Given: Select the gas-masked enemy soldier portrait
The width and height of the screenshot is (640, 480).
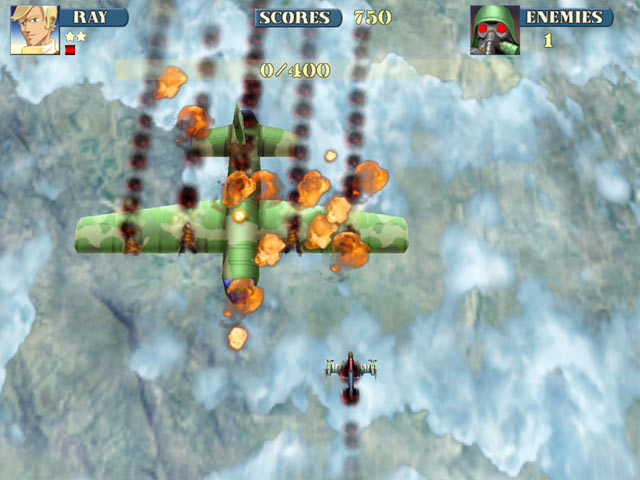Looking at the screenshot, I should pyautogui.click(x=494, y=30).
